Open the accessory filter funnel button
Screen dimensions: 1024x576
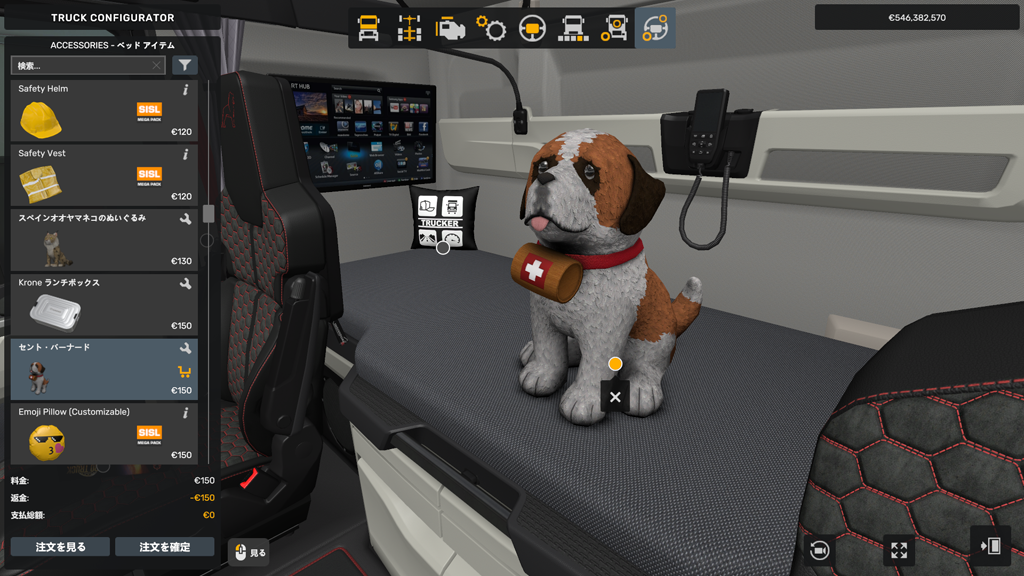[185, 66]
